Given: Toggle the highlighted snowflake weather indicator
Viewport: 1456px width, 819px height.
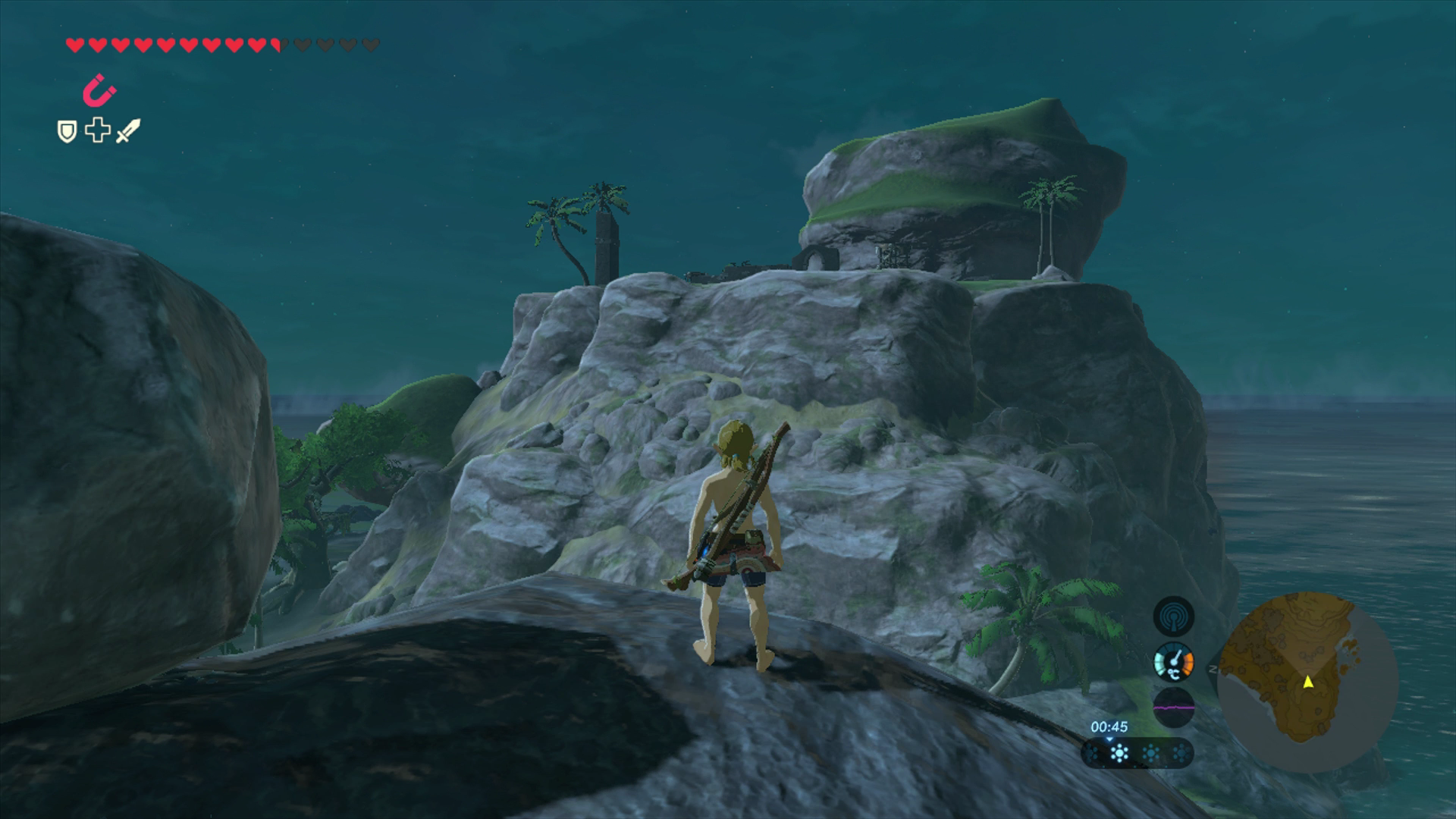Looking at the screenshot, I should point(1119,754).
